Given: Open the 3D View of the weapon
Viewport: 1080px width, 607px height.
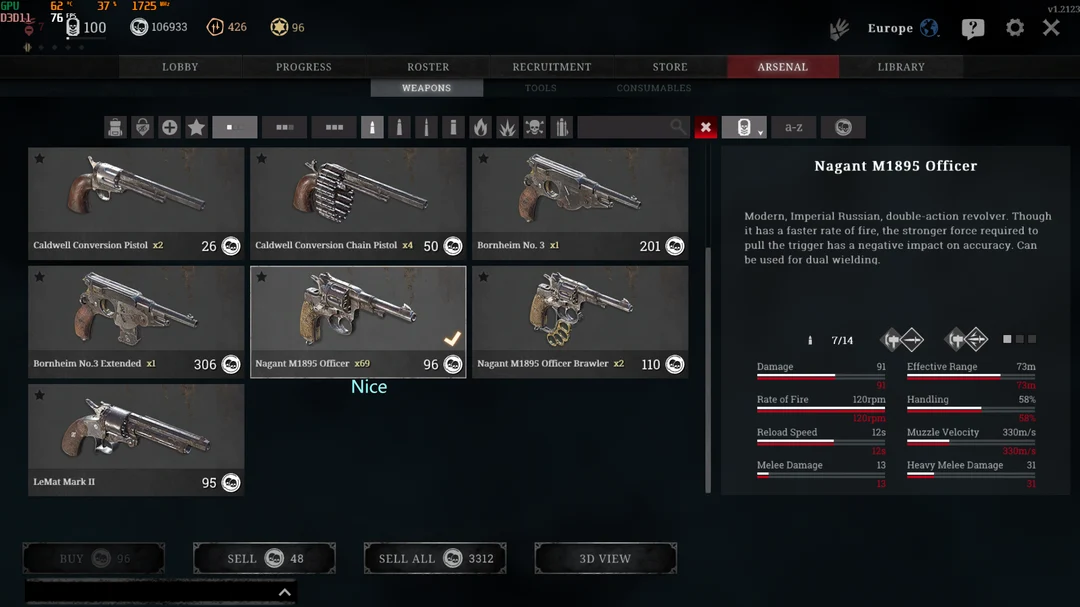Looking at the screenshot, I should (x=605, y=558).
